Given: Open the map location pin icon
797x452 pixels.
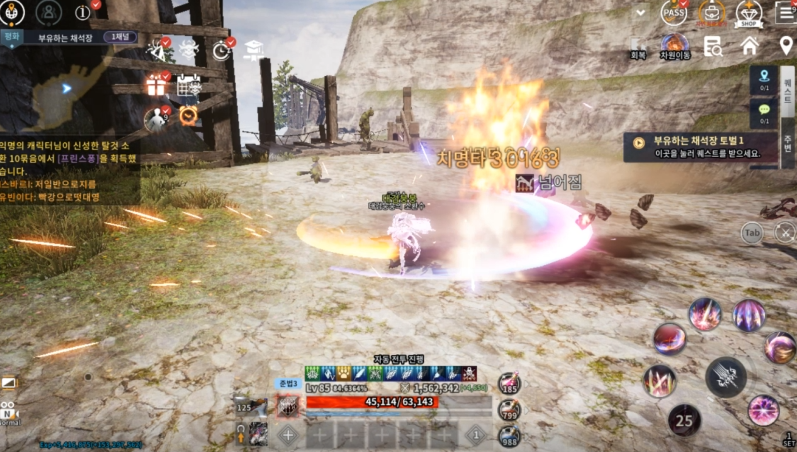Looking at the screenshot, I should 786,46.
